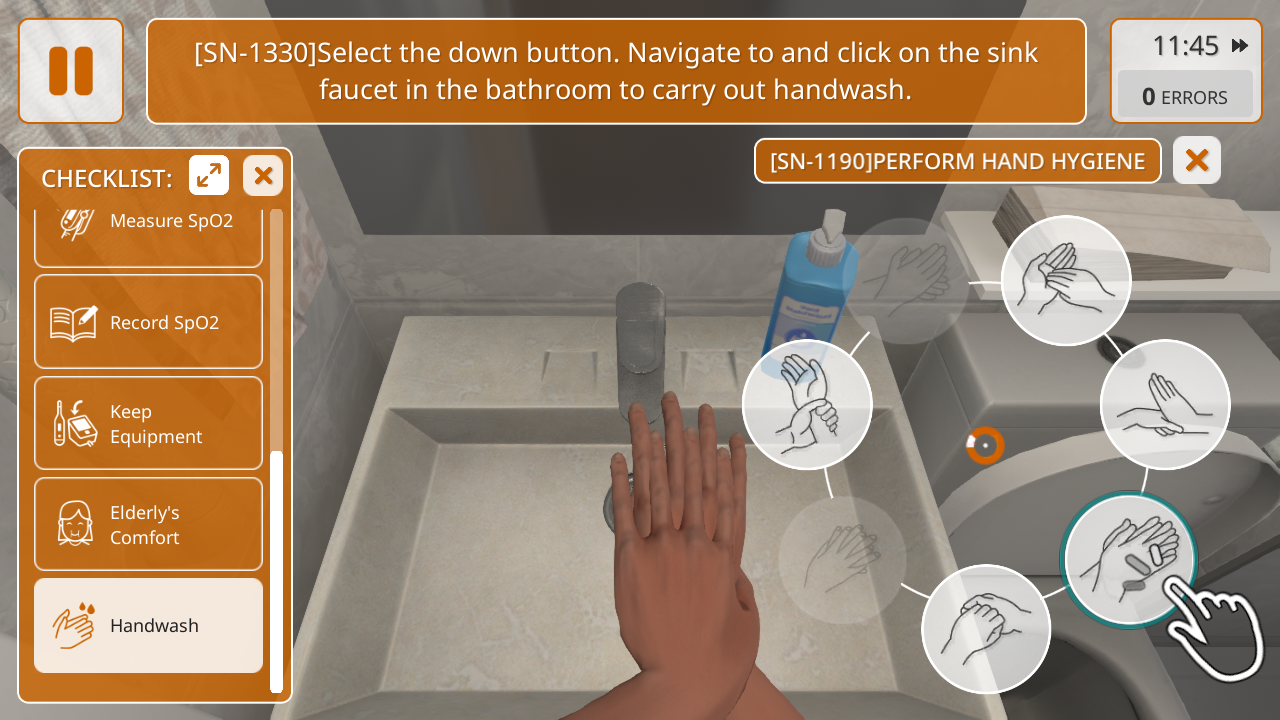Choose the Keep Equipment checklist item

(x=148, y=423)
